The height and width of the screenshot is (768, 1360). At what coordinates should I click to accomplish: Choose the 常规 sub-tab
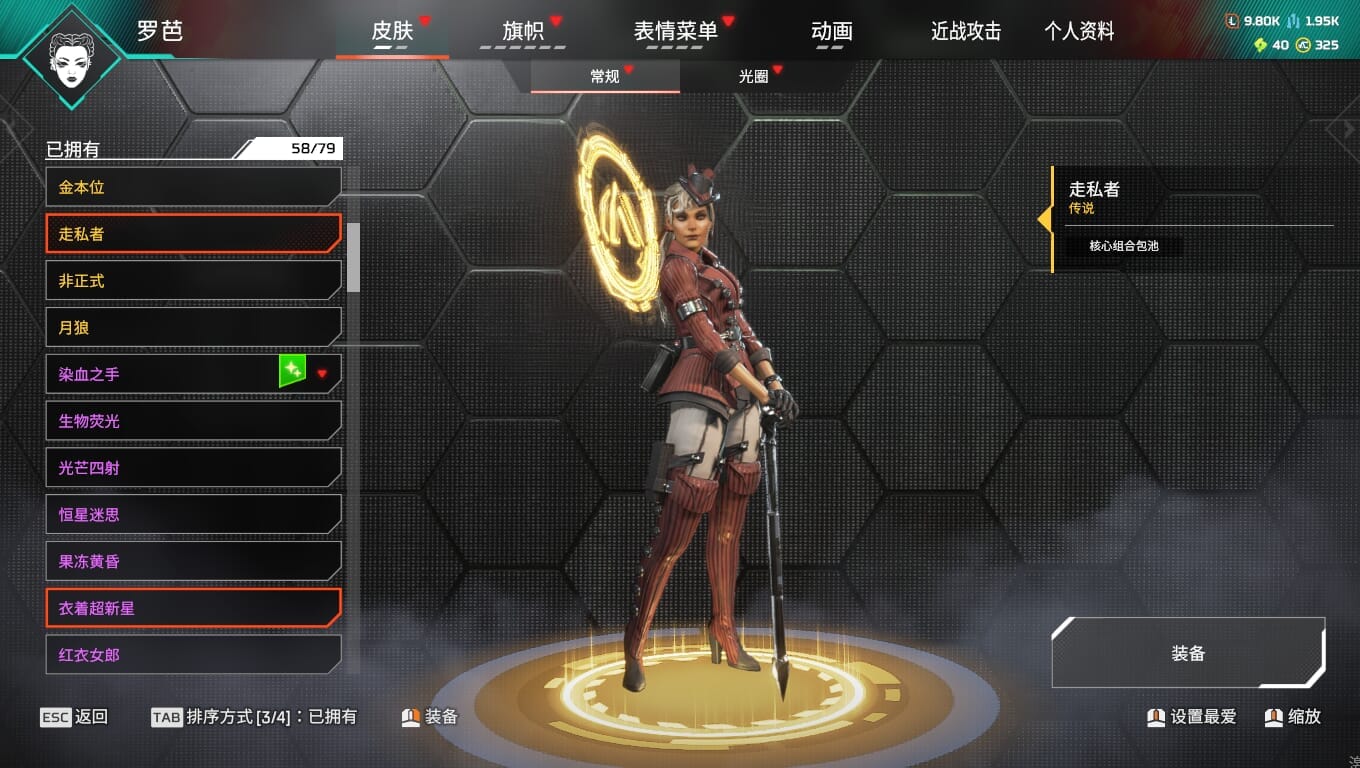pyautogui.click(x=605, y=76)
